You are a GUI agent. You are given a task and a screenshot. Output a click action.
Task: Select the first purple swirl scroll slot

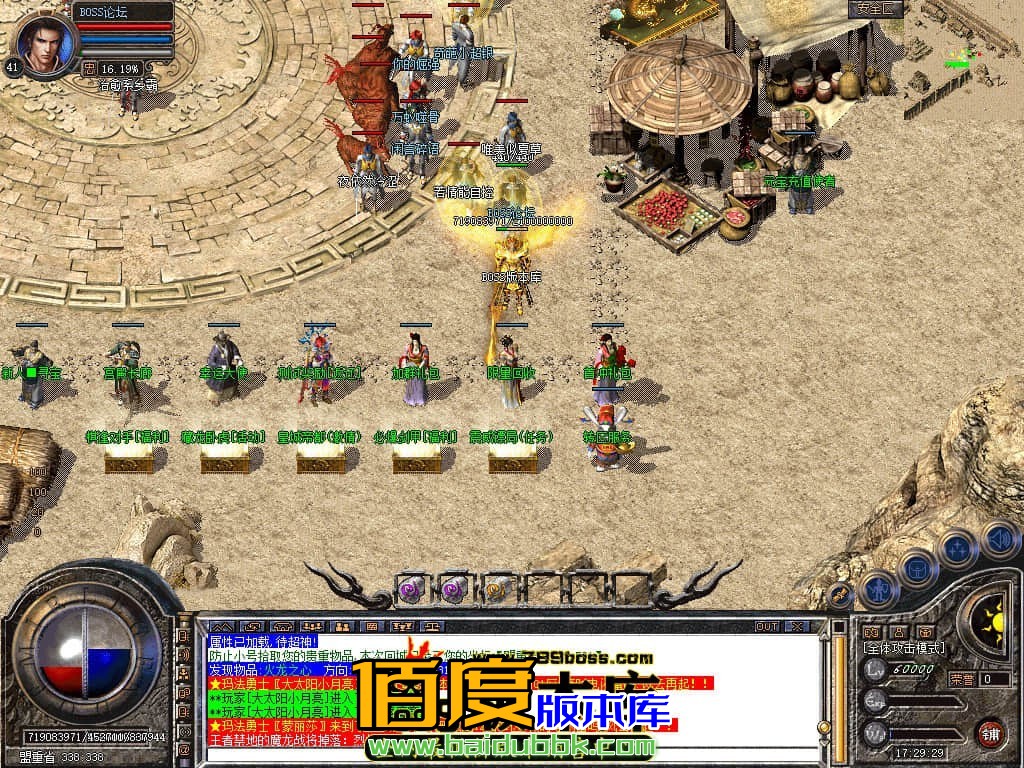coord(412,588)
